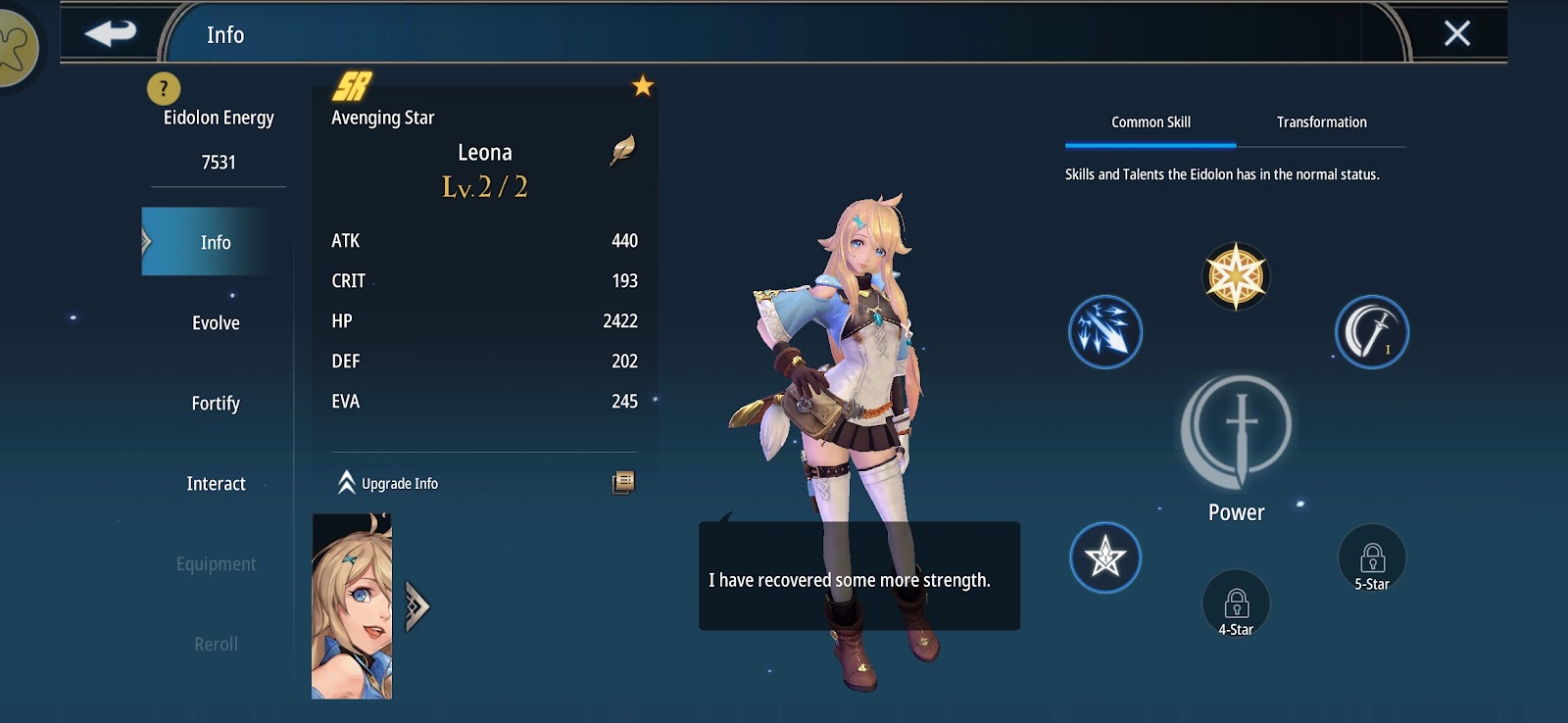Select the scythe skill icon
This screenshot has height=723, width=1568.
1371,332
